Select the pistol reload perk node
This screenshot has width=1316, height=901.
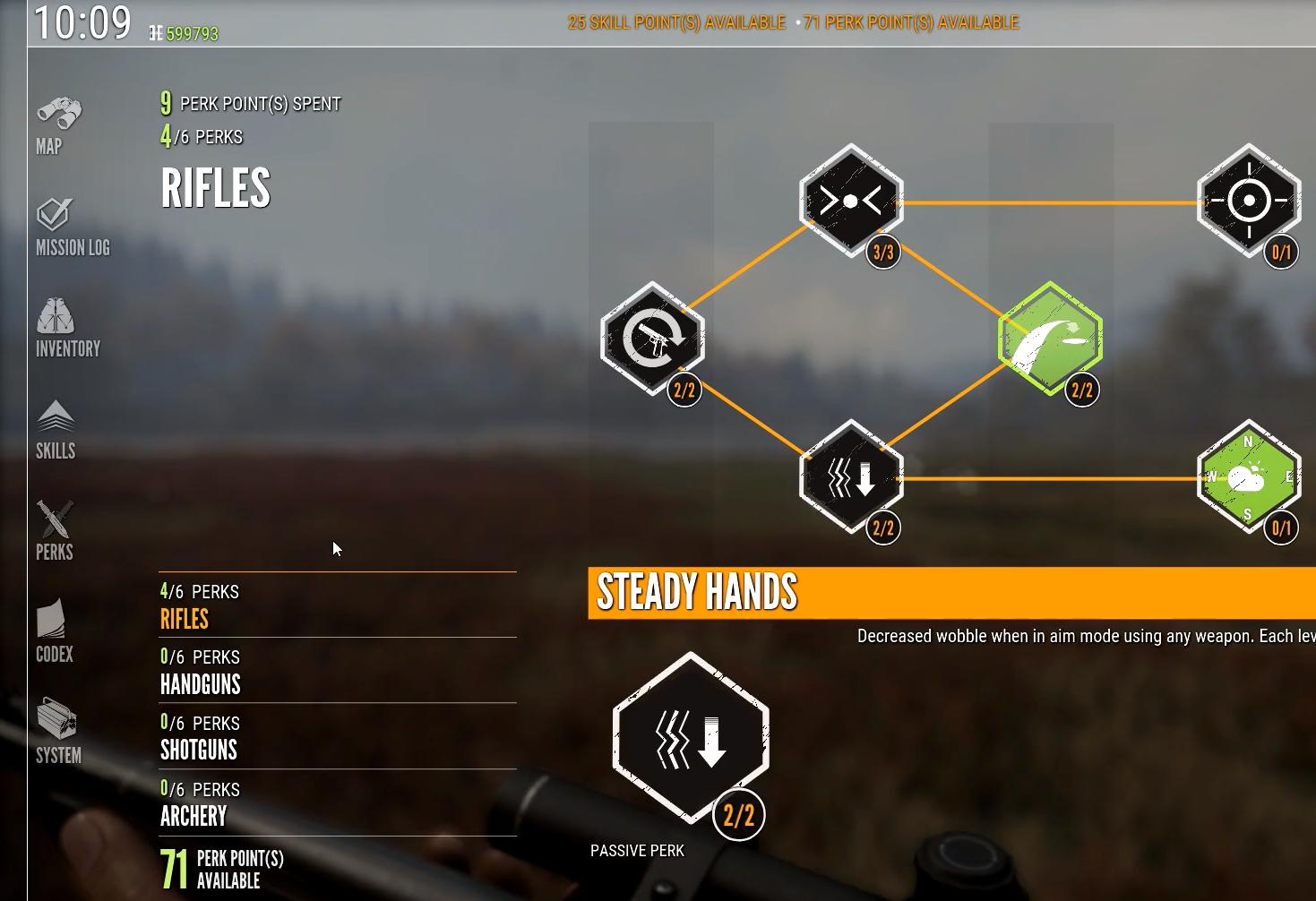652,339
